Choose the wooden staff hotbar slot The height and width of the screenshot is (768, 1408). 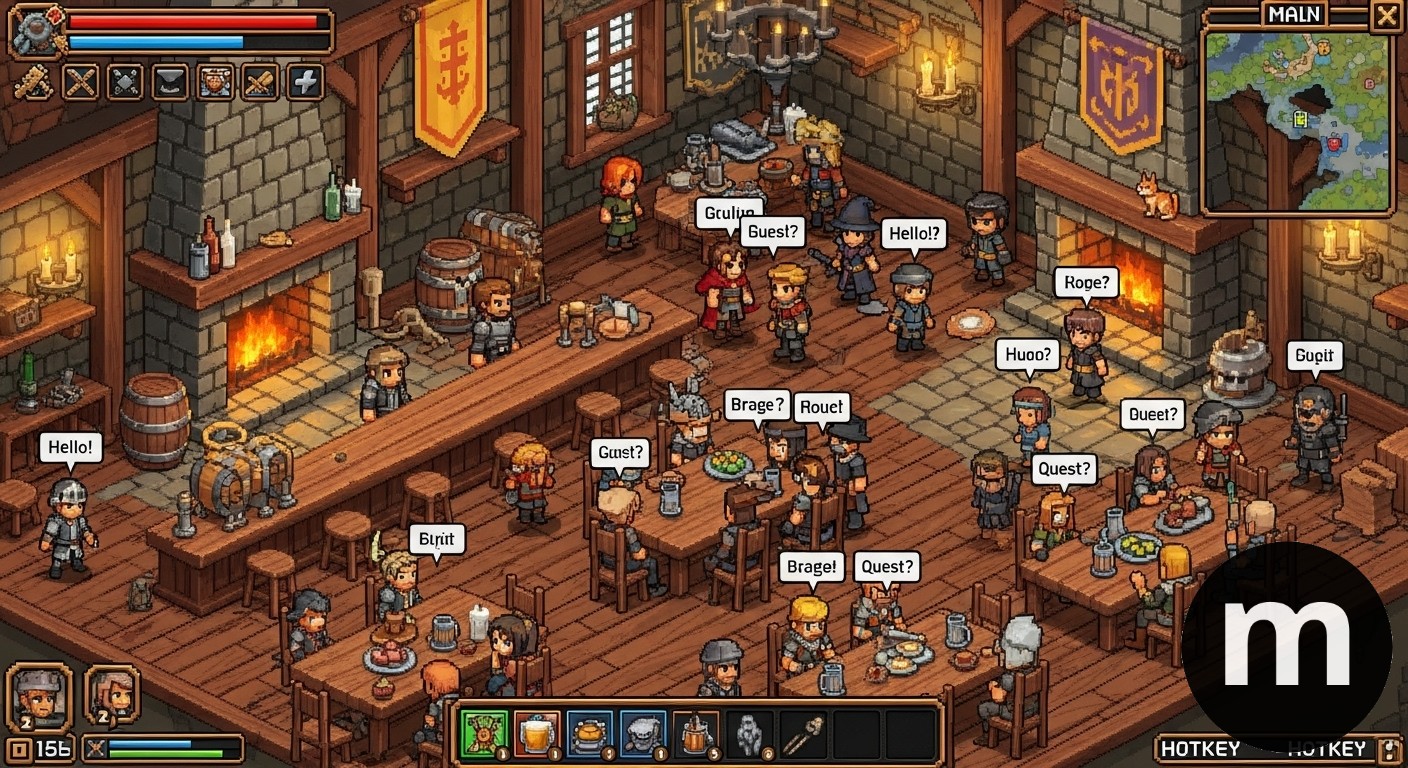[802, 735]
